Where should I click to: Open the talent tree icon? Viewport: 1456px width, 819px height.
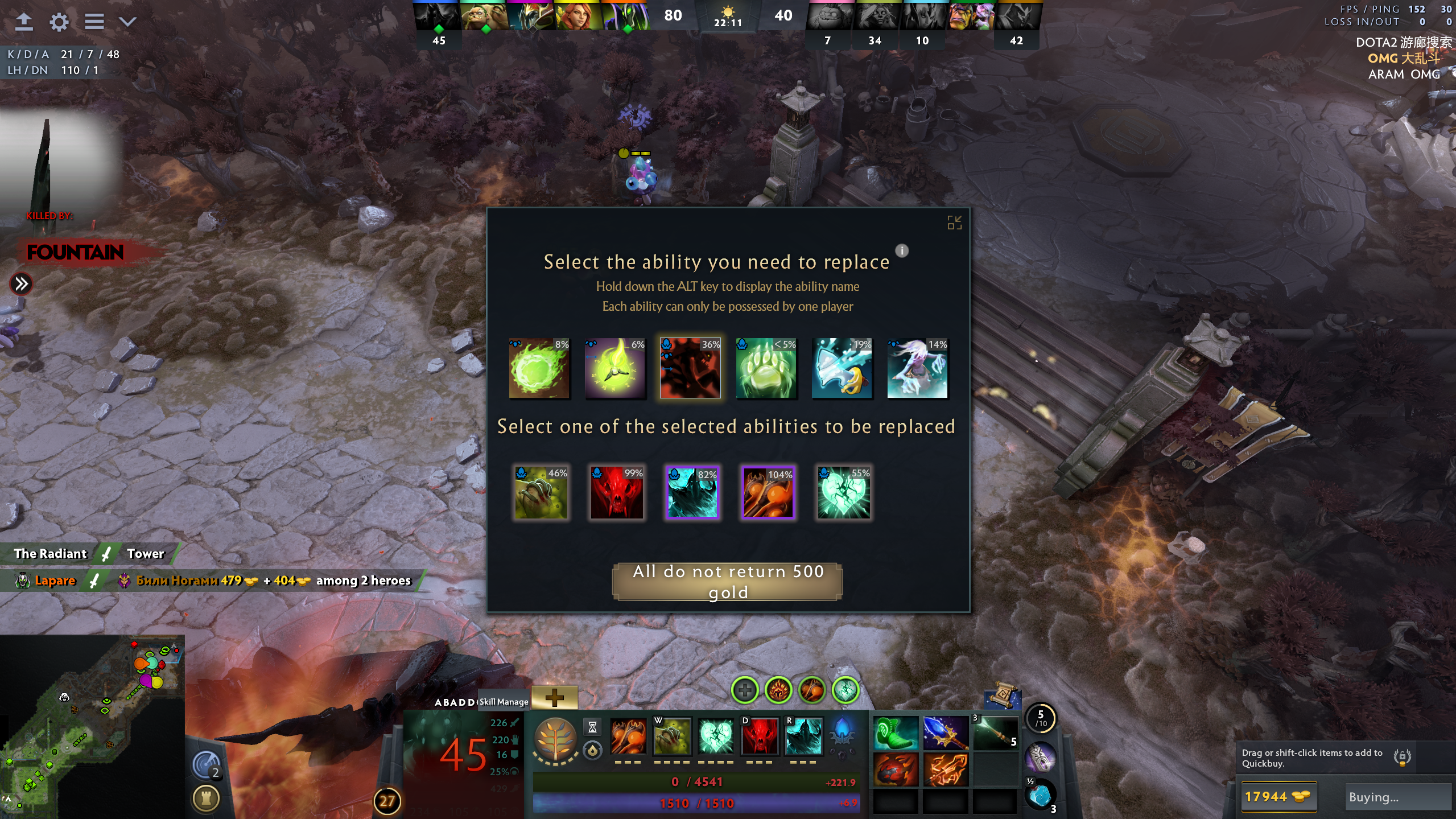tap(556, 739)
